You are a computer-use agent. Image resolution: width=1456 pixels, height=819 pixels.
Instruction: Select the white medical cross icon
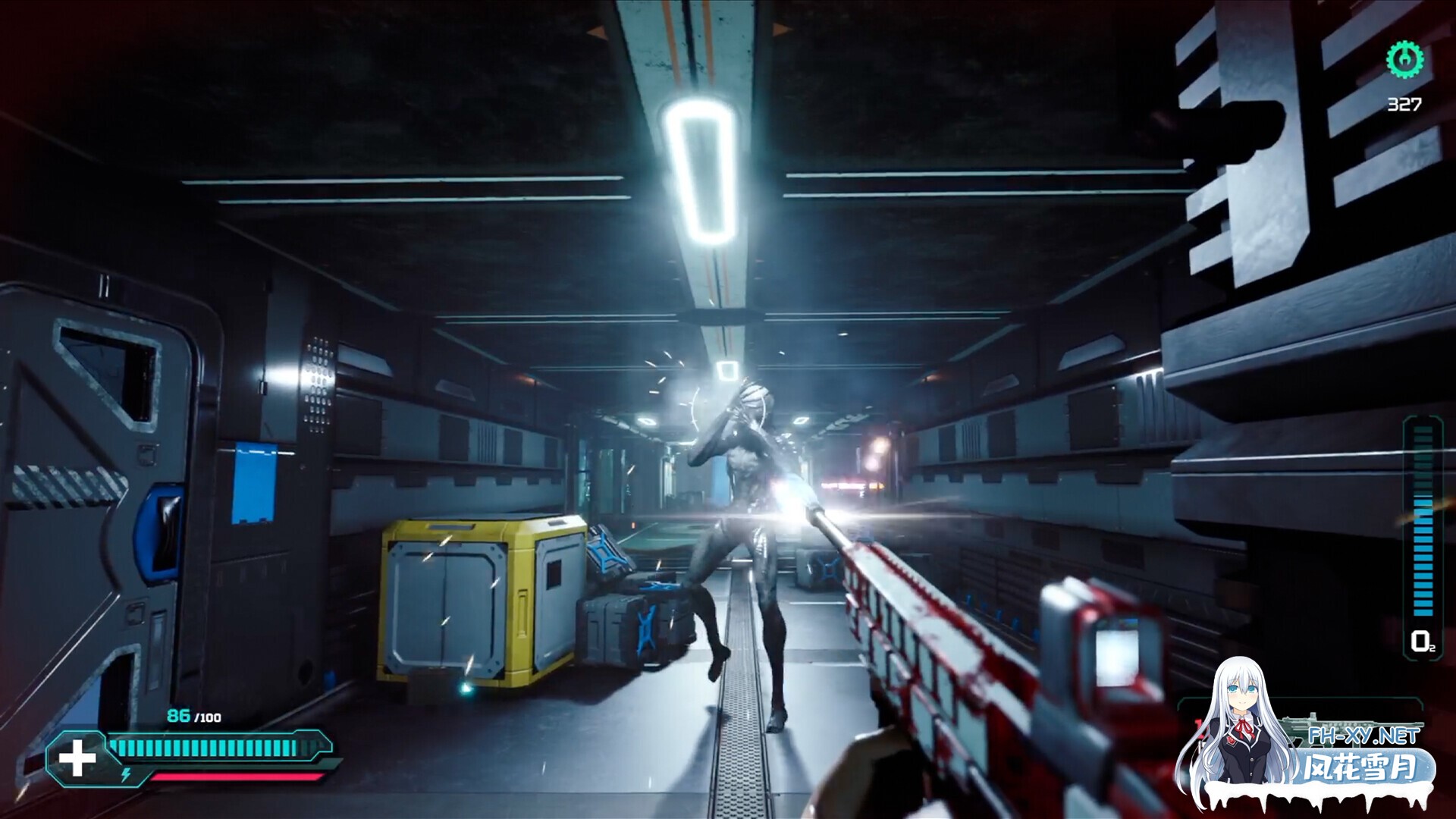[77, 759]
